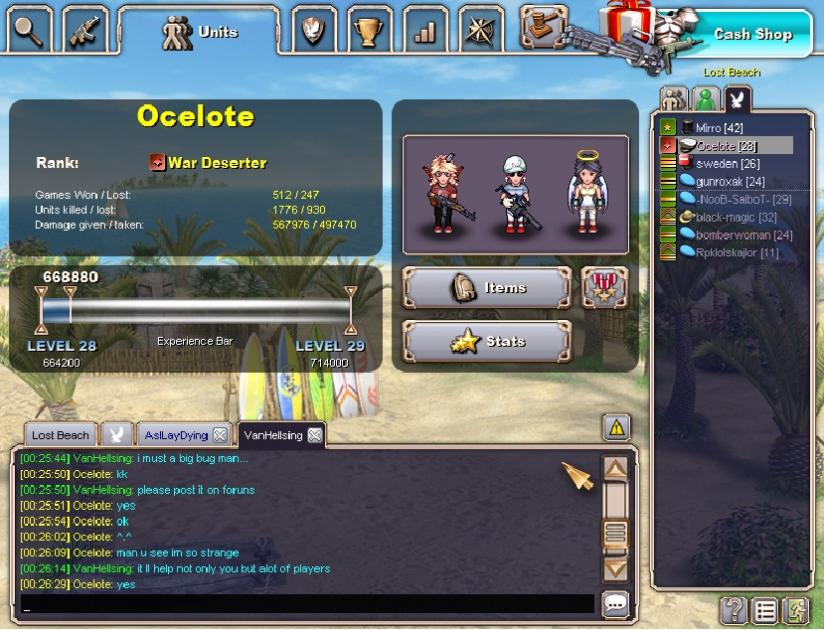Send message with speech bubble button
Image resolution: width=824 pixels, height=630 pixels.
click(x=615, y=604)
